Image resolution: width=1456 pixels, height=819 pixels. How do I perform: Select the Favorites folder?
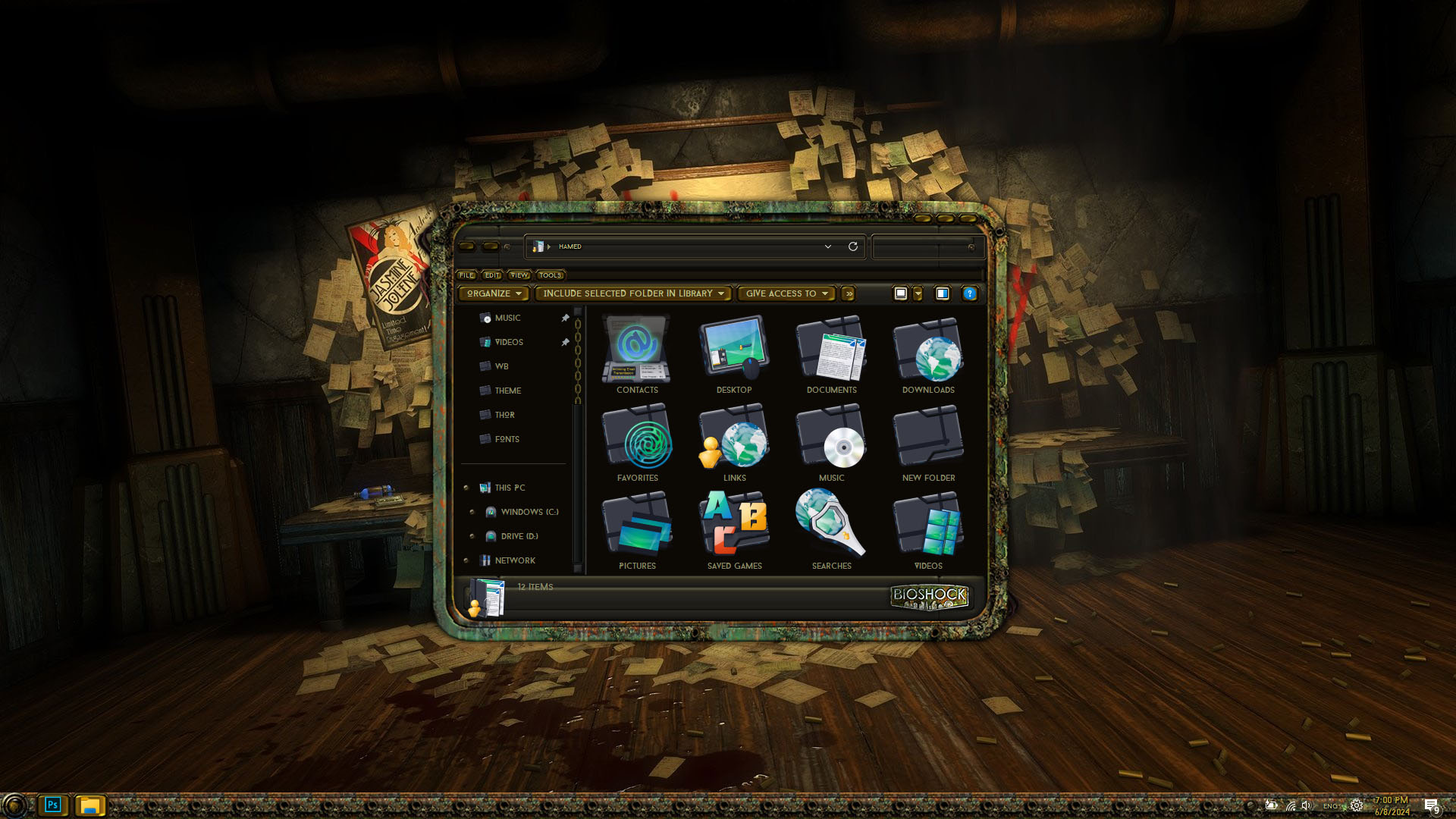[637, 441]
